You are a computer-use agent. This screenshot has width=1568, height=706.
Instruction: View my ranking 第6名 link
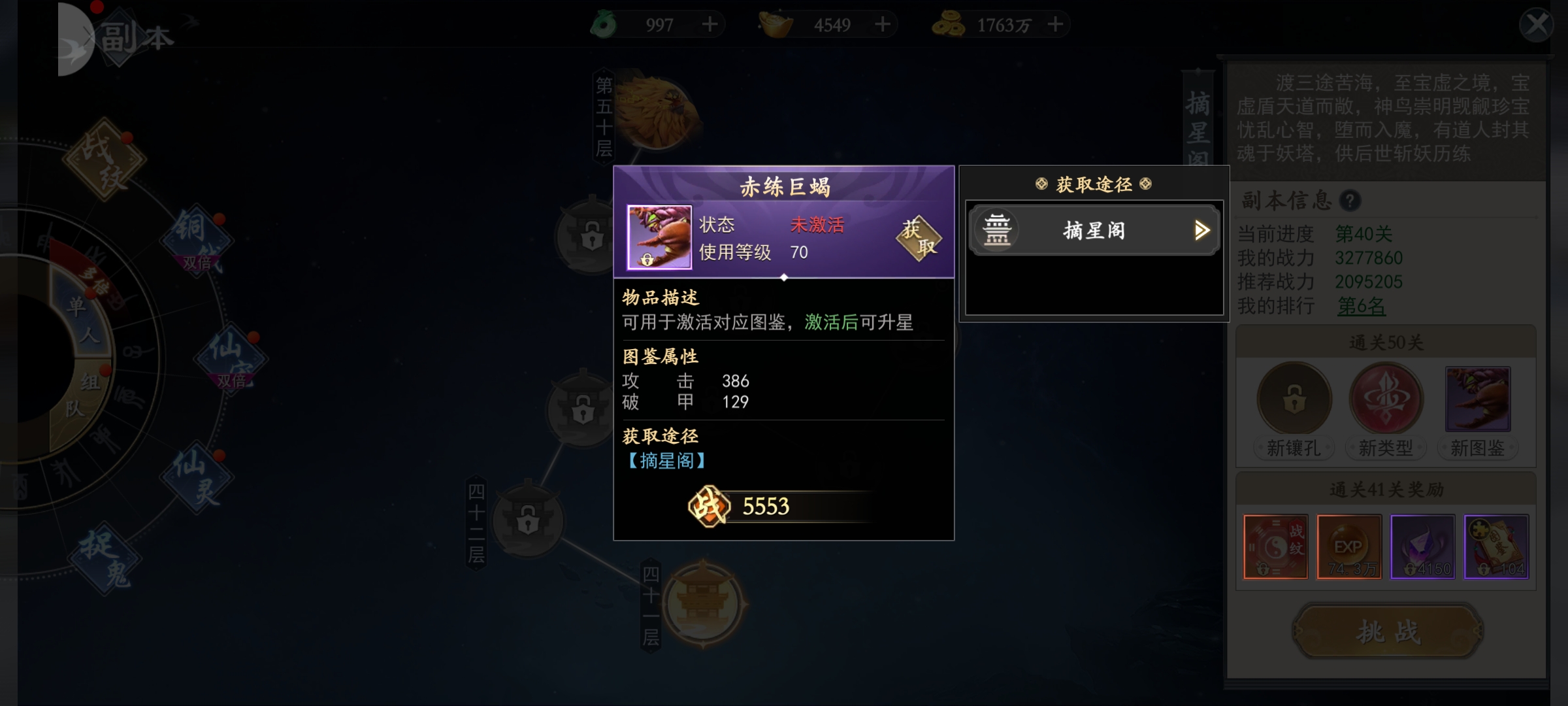pos(1361,306)
